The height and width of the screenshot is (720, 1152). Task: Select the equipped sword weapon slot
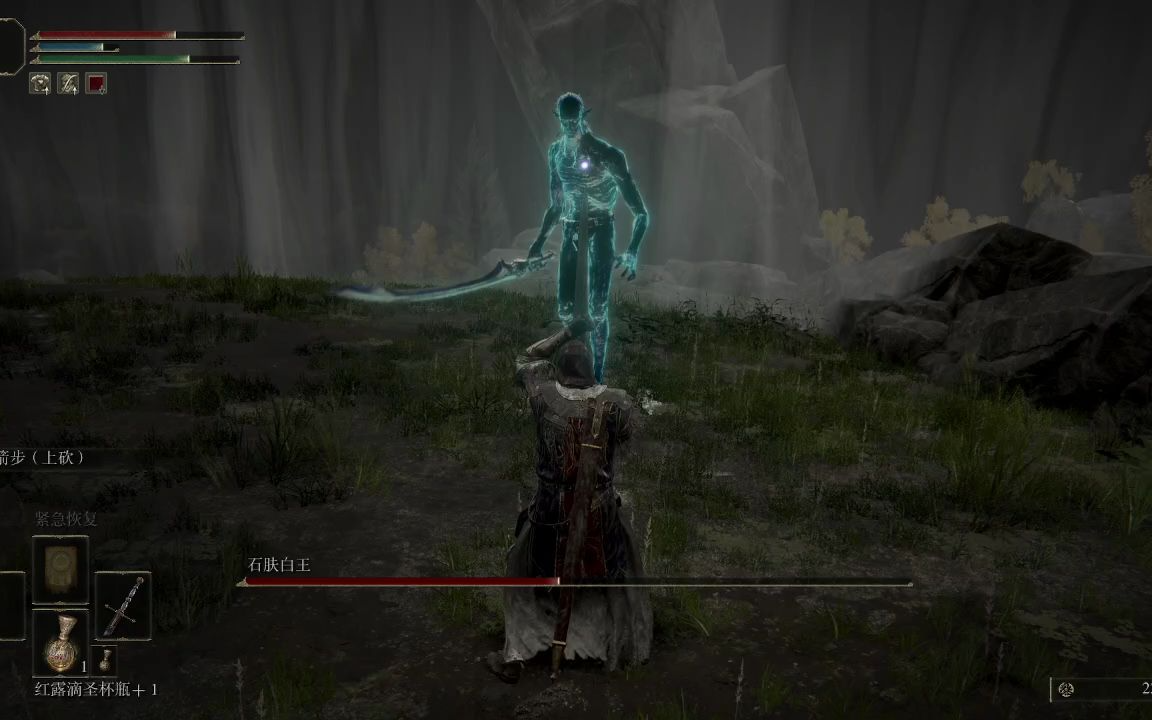[x=122, y=605]
